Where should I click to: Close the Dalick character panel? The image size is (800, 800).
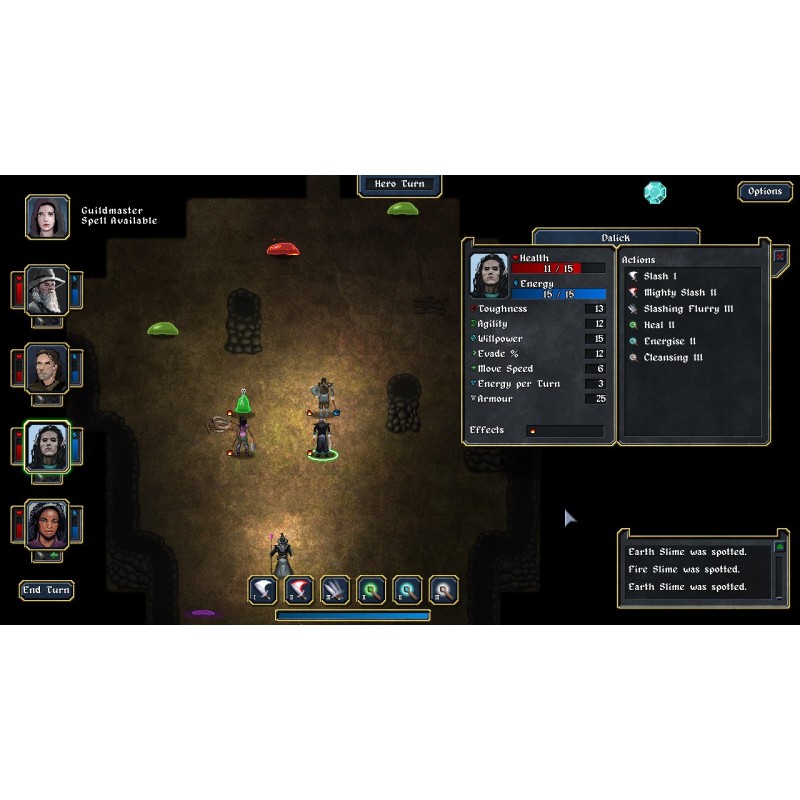pyautogui.click(x=780, y=256)
